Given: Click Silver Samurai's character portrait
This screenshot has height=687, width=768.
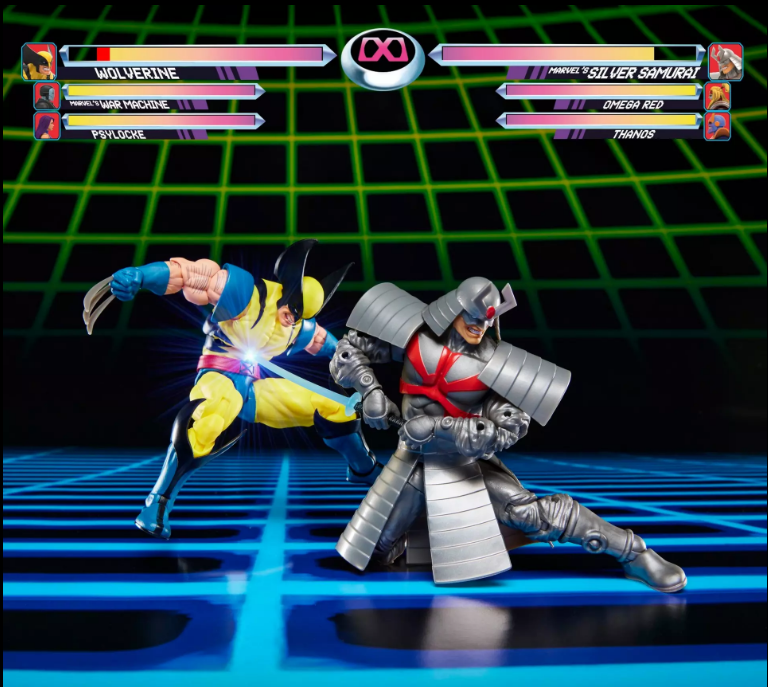Looking at the screenshot, I should tap(725, 61).
